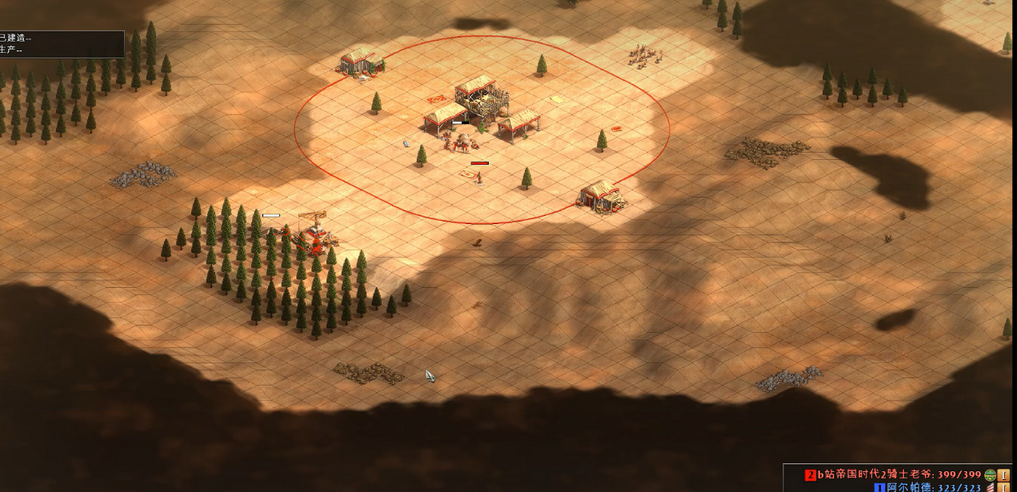Click the red player's green civilization emblem
This screenshot has height=492, width=1017.
(x=990, y=474)
